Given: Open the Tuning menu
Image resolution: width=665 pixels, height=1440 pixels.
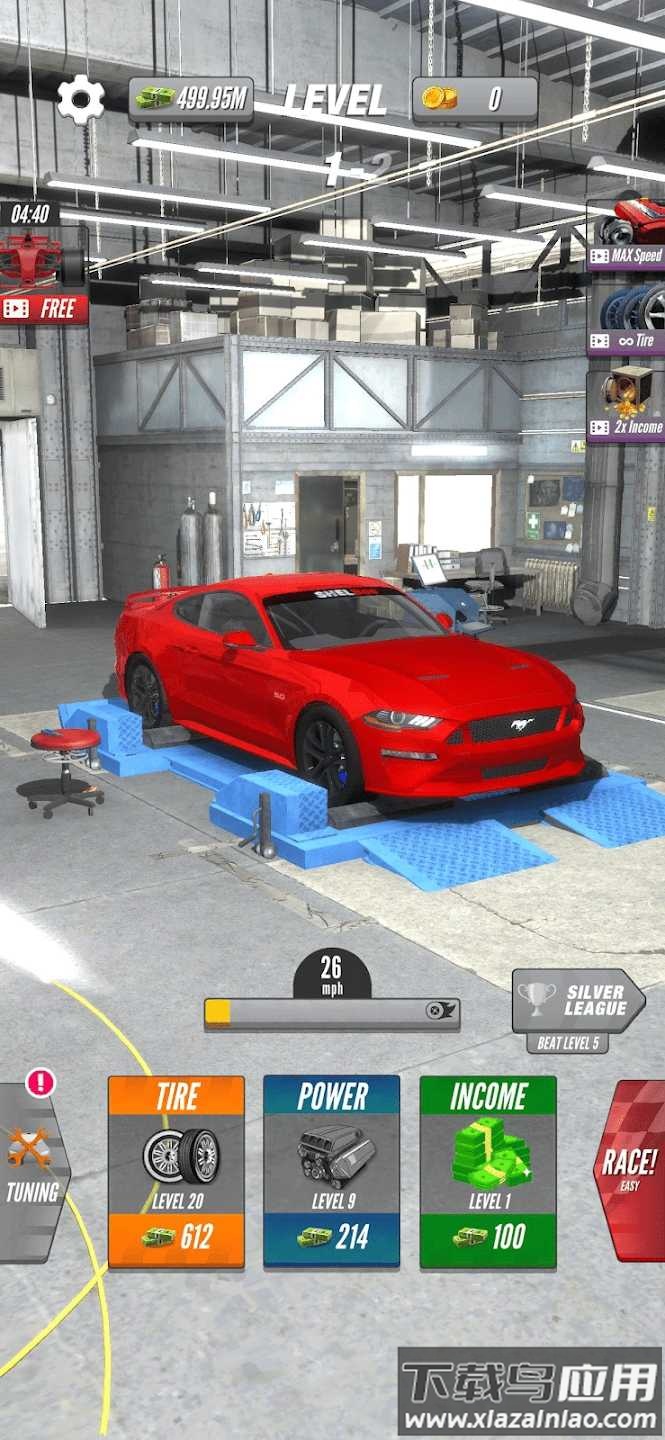Looking at the screenshot, I should tap(32, 1170).
